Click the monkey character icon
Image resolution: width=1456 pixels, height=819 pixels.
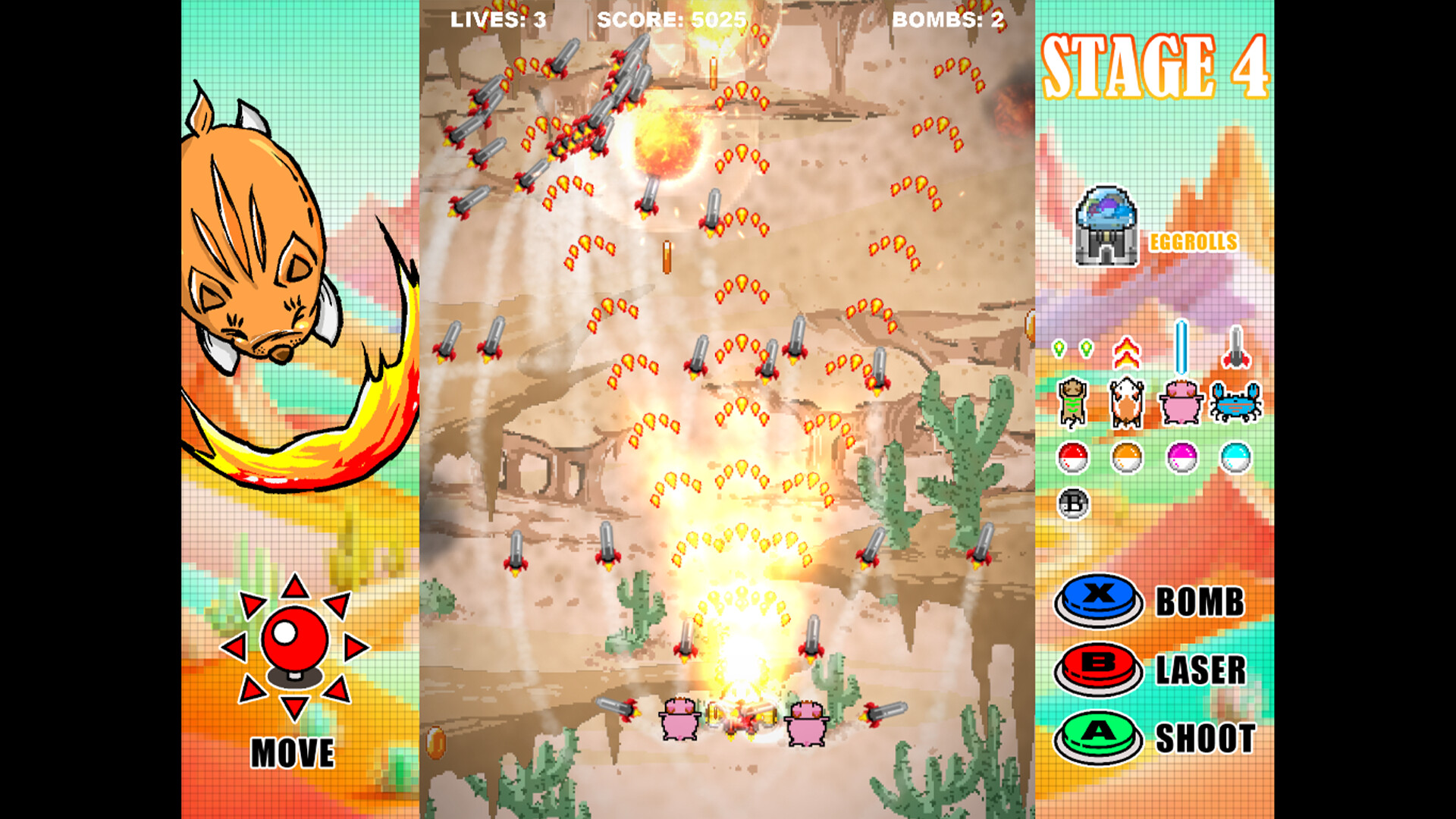(x=1072, y=403)
